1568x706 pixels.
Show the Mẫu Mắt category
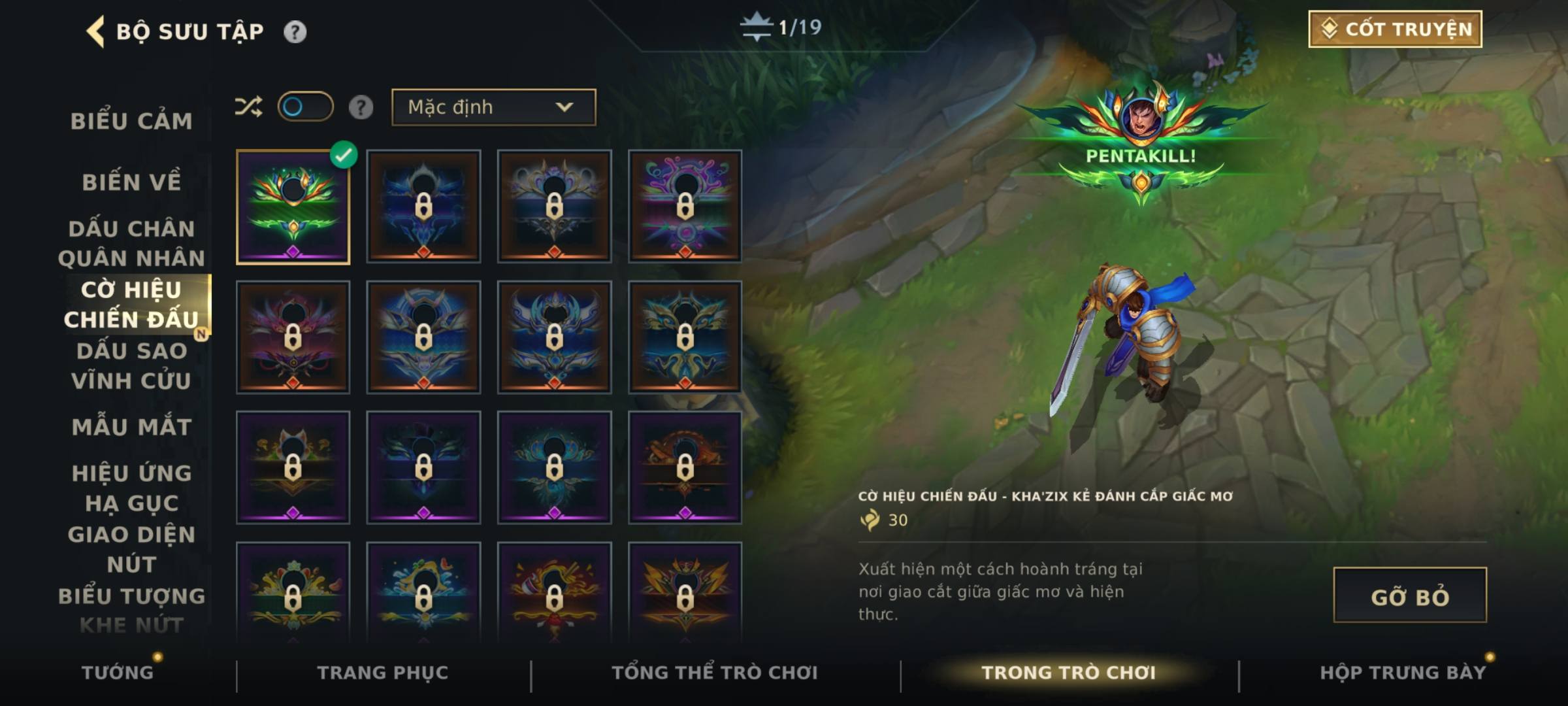pos(132,427)
